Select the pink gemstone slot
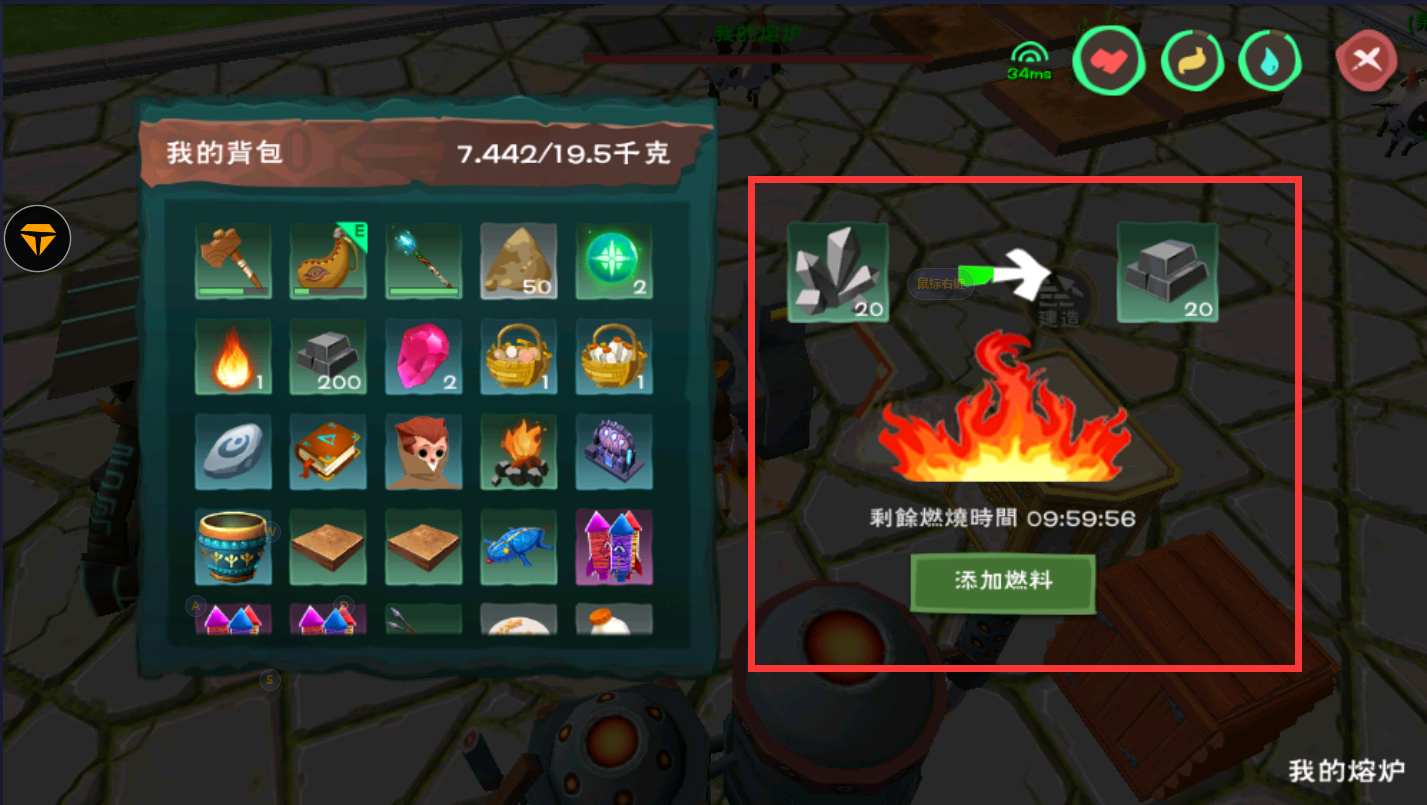This screenshot has width=1427, height=805. pyautogui.click(x=424, y=357)
